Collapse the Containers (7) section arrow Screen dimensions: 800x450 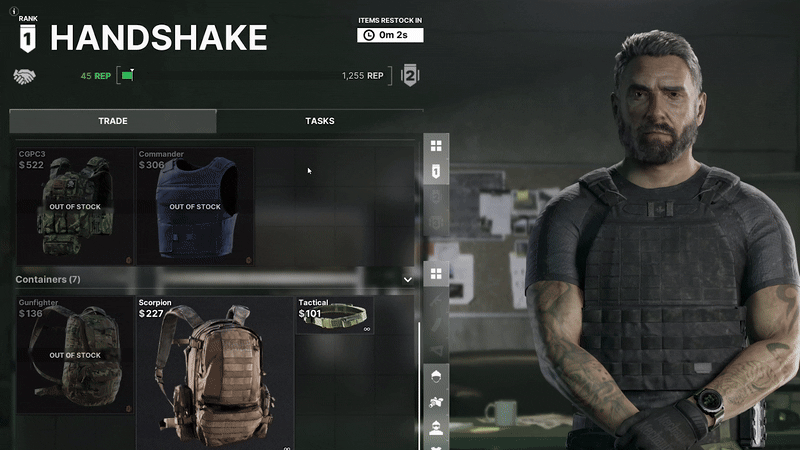point(407,280)
